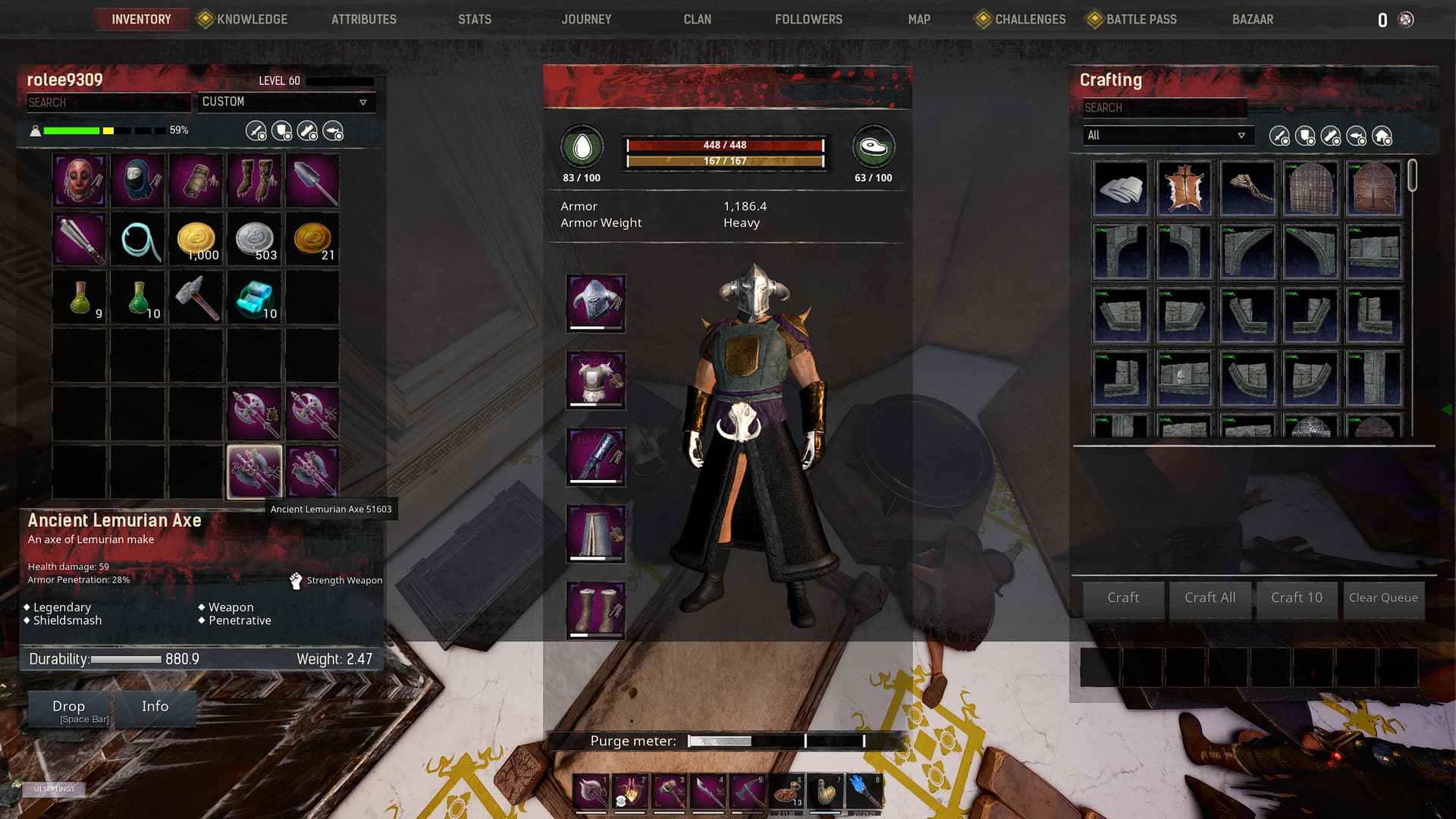This screenshot has width=1456, height=819.
Task: Open the crafting category All dropdown
Action: coord(1166,135)
